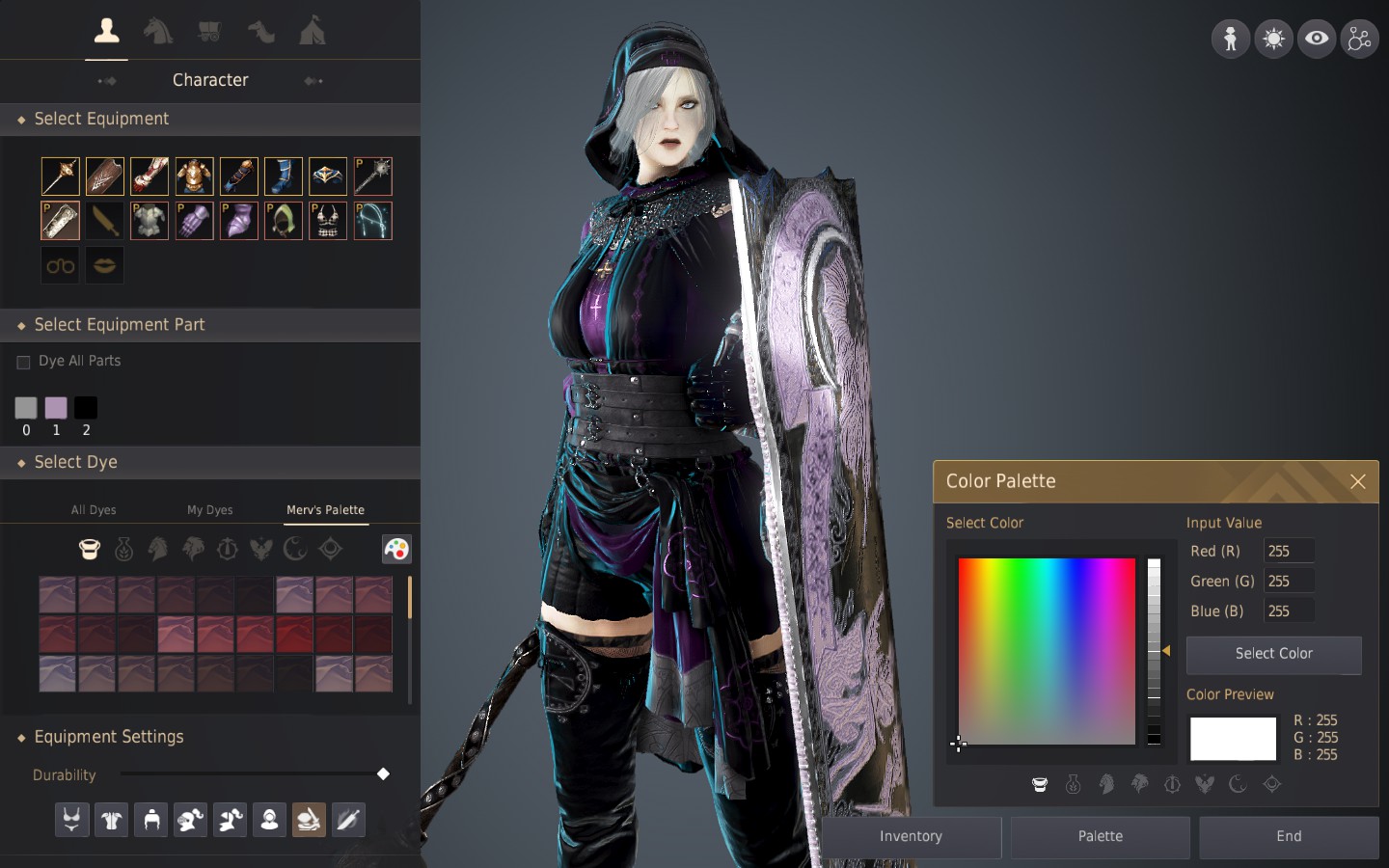Open the crescent moon dye category
This screenshot has height=868, width=1389.
click(x=296, y=549)
